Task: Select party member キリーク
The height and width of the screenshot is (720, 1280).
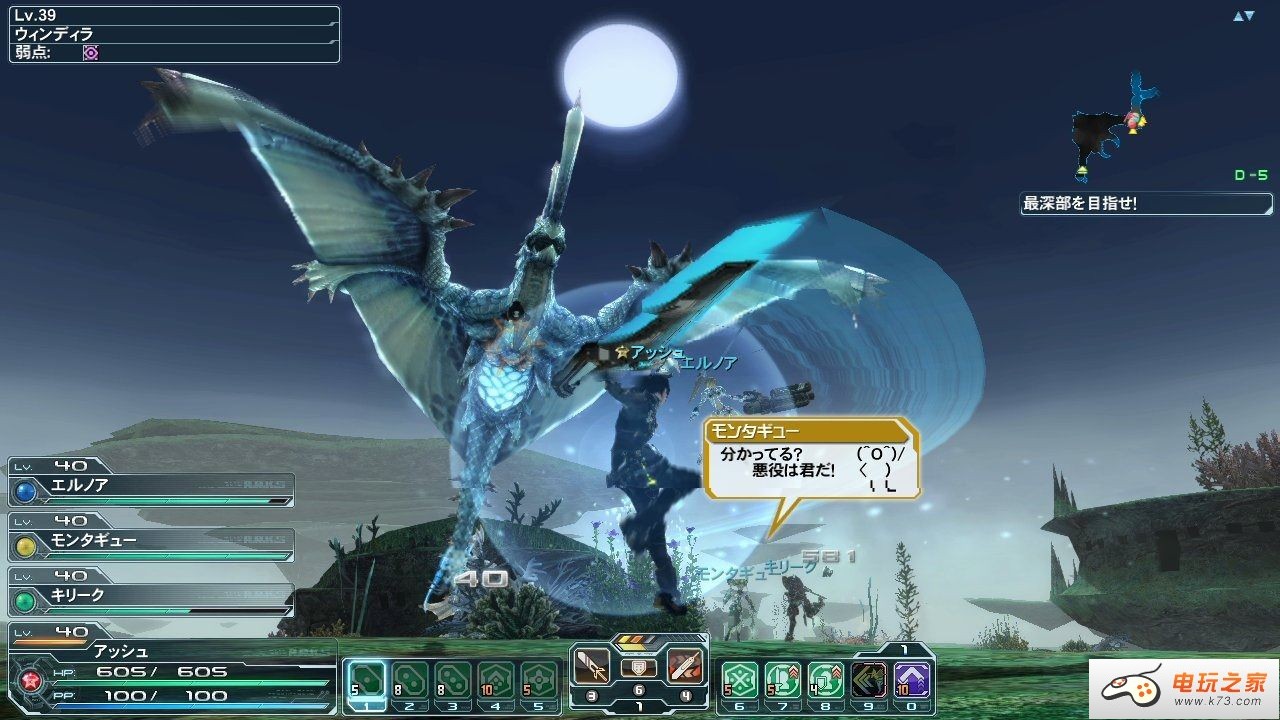Action: (152, 596)
